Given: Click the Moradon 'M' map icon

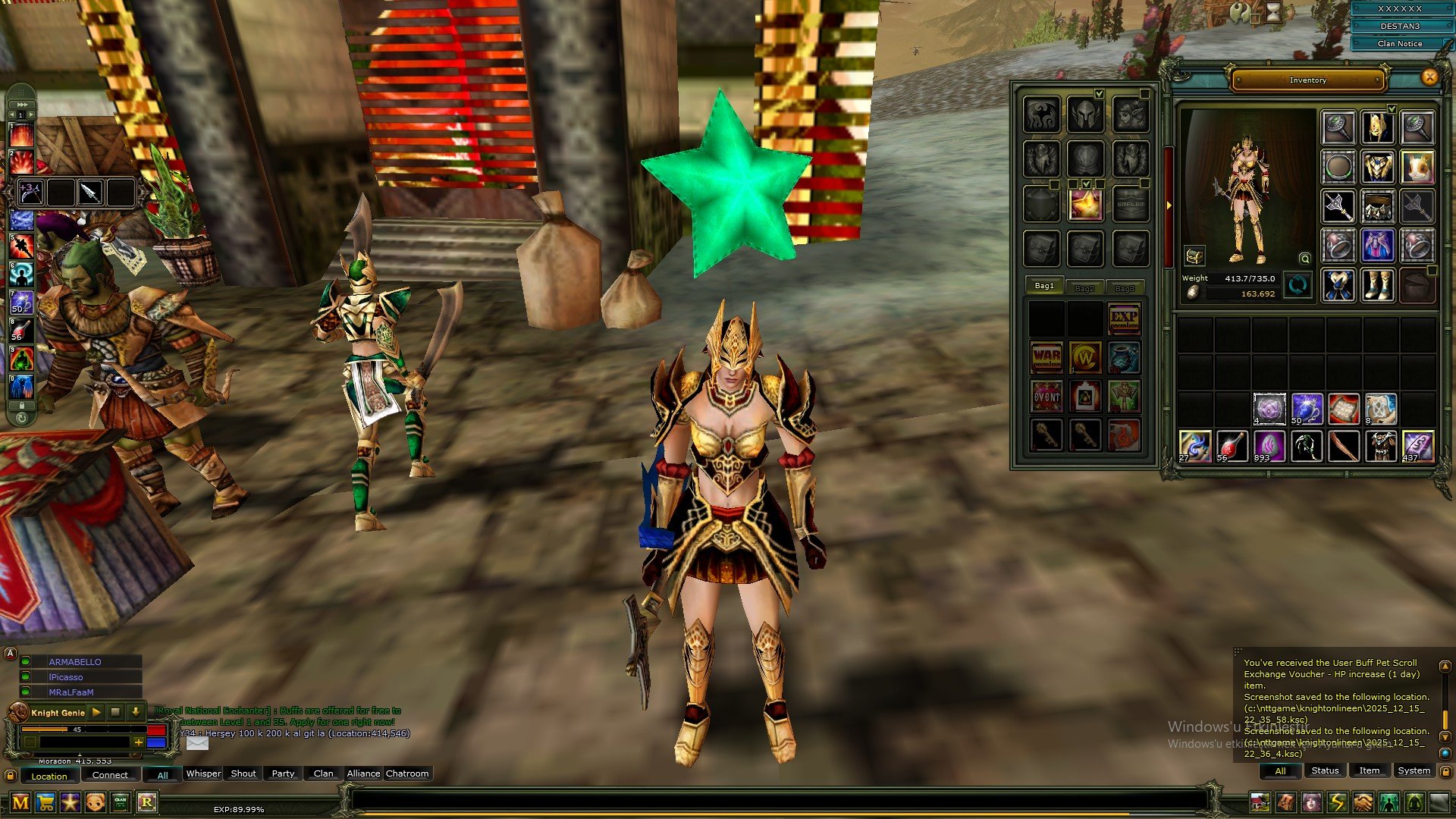Looking at the screenshot, I should coord(20,802).
